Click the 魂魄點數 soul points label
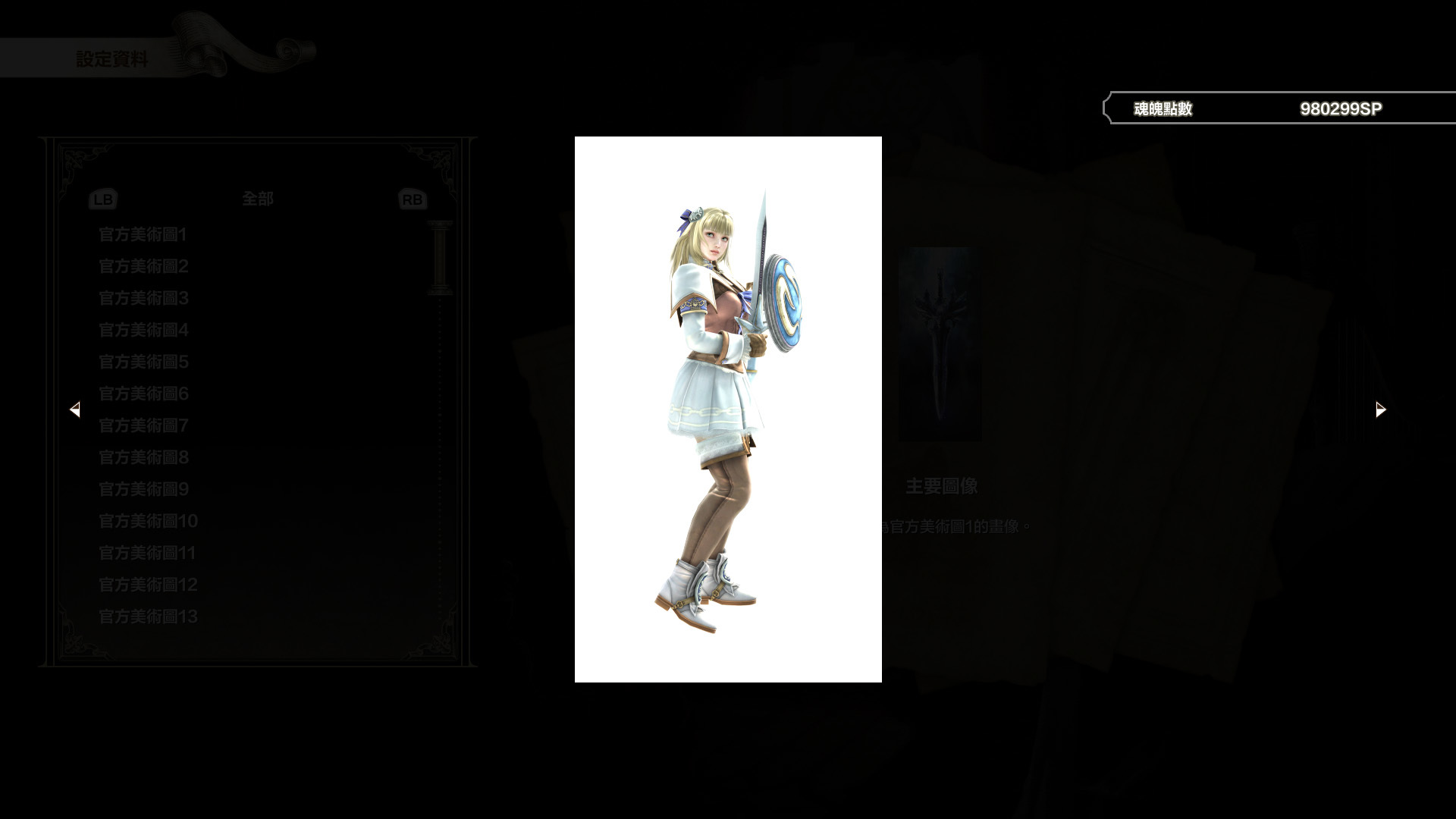 coord(1163,108)
